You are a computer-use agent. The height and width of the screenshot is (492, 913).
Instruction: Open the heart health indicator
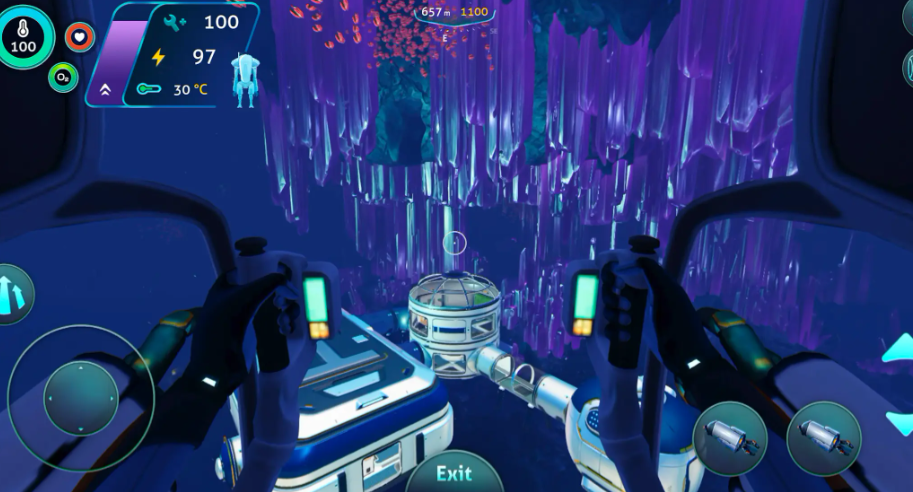(x=80, y=37)
